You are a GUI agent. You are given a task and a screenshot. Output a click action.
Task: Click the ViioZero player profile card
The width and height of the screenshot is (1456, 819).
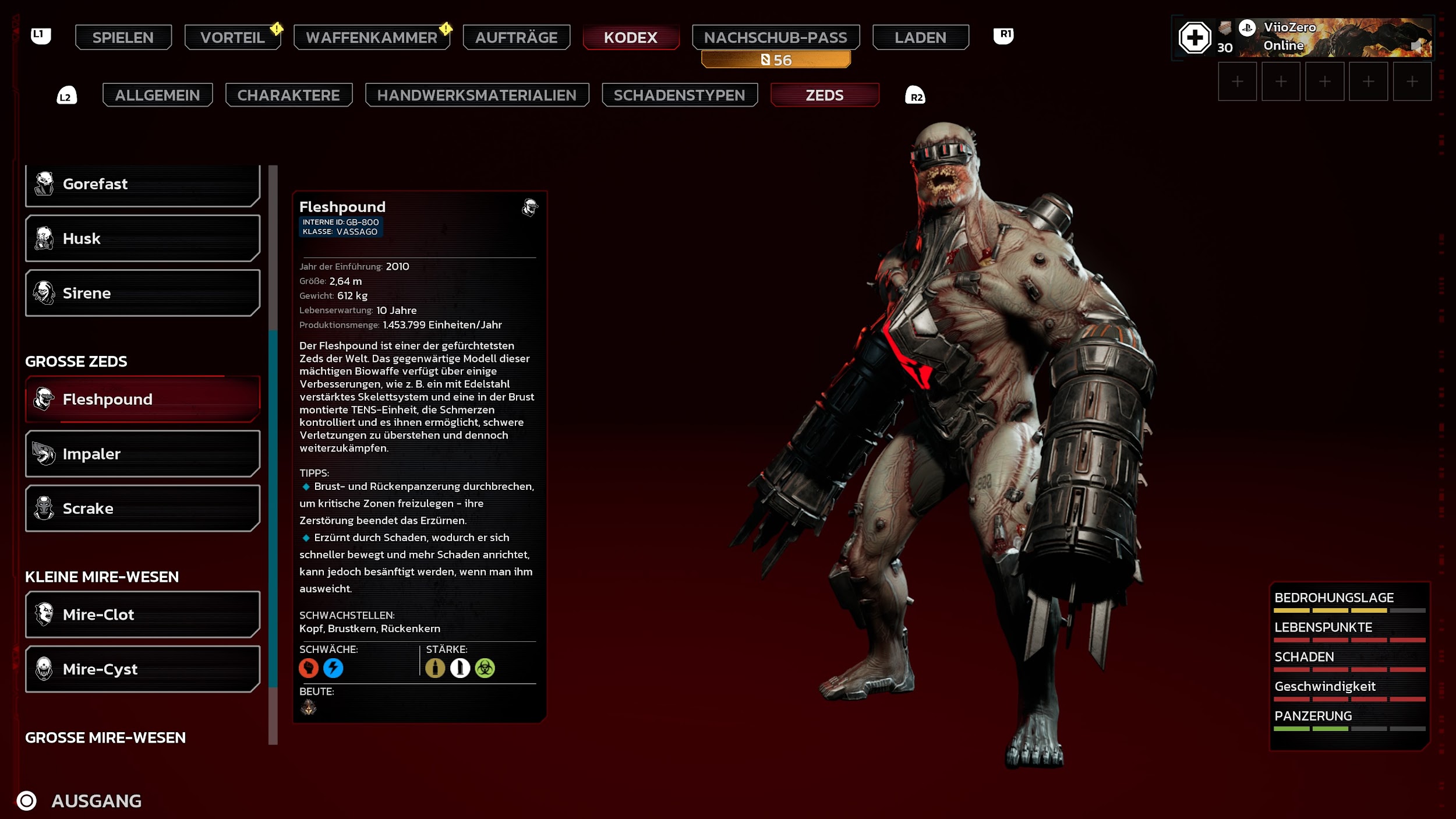[1334, 37]
